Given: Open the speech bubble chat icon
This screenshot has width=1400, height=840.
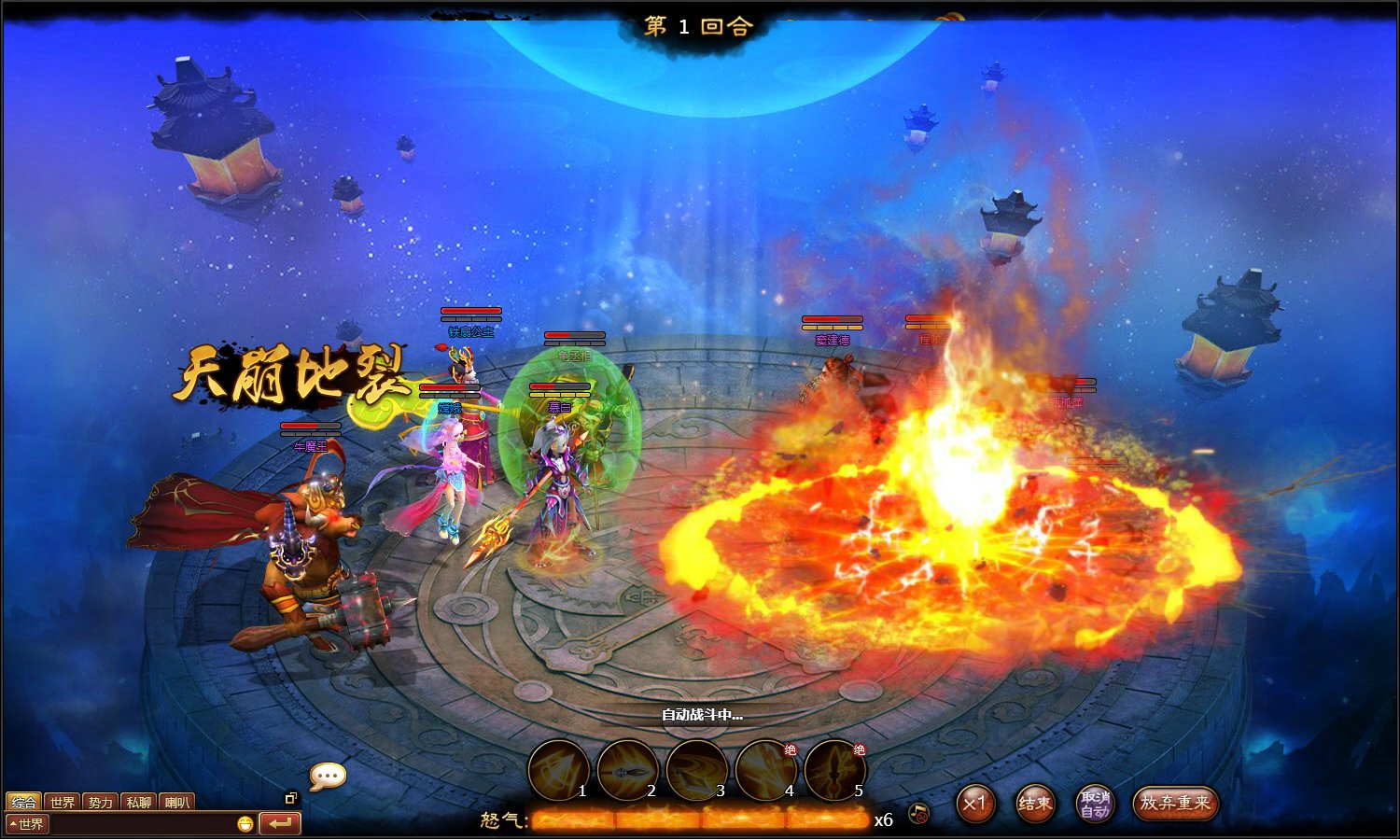Looking at the screenshot, I should click(x=328, y=776).
